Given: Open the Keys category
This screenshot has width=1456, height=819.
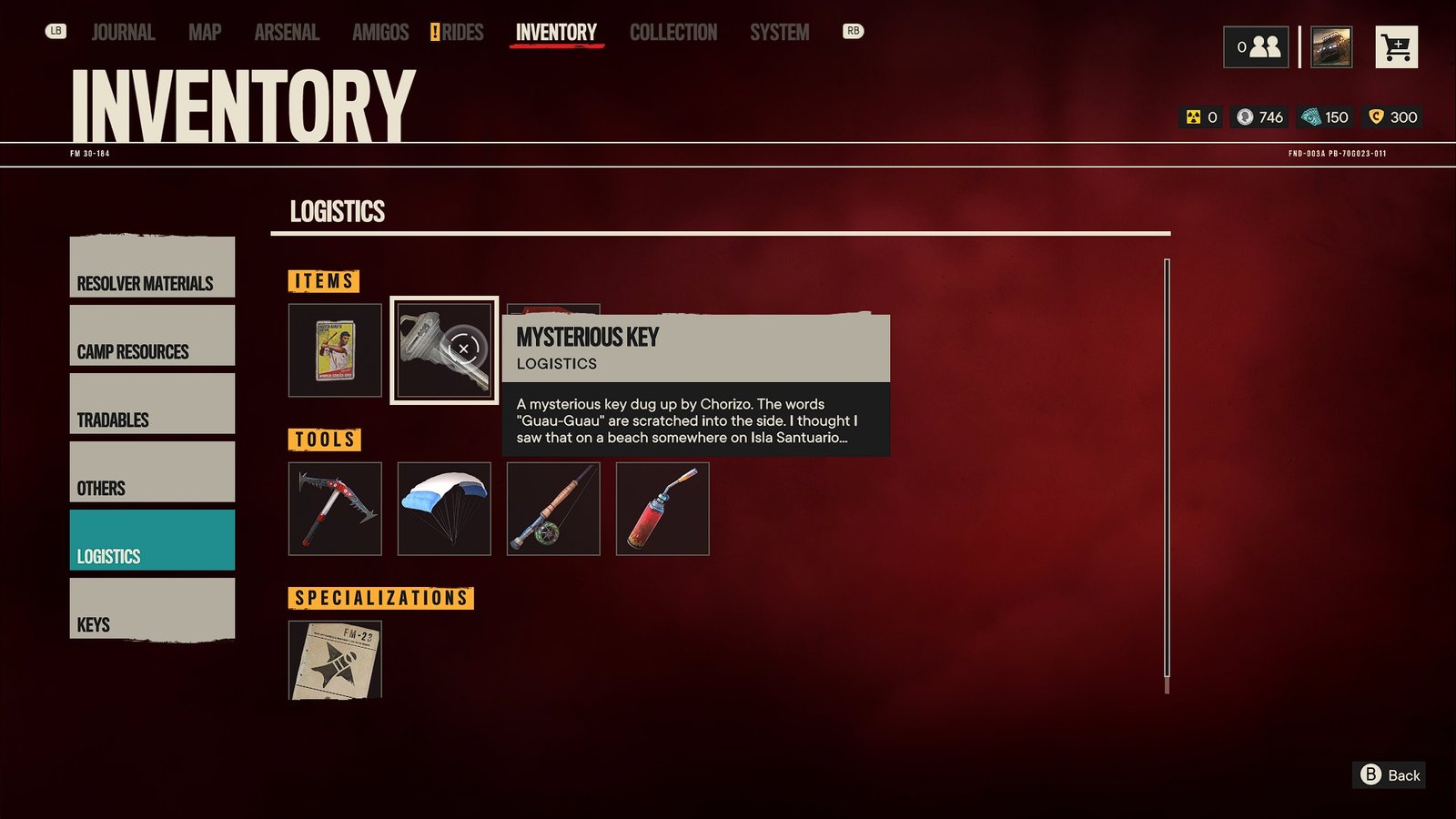Looking at the screenshot, I should pos(152,609).
